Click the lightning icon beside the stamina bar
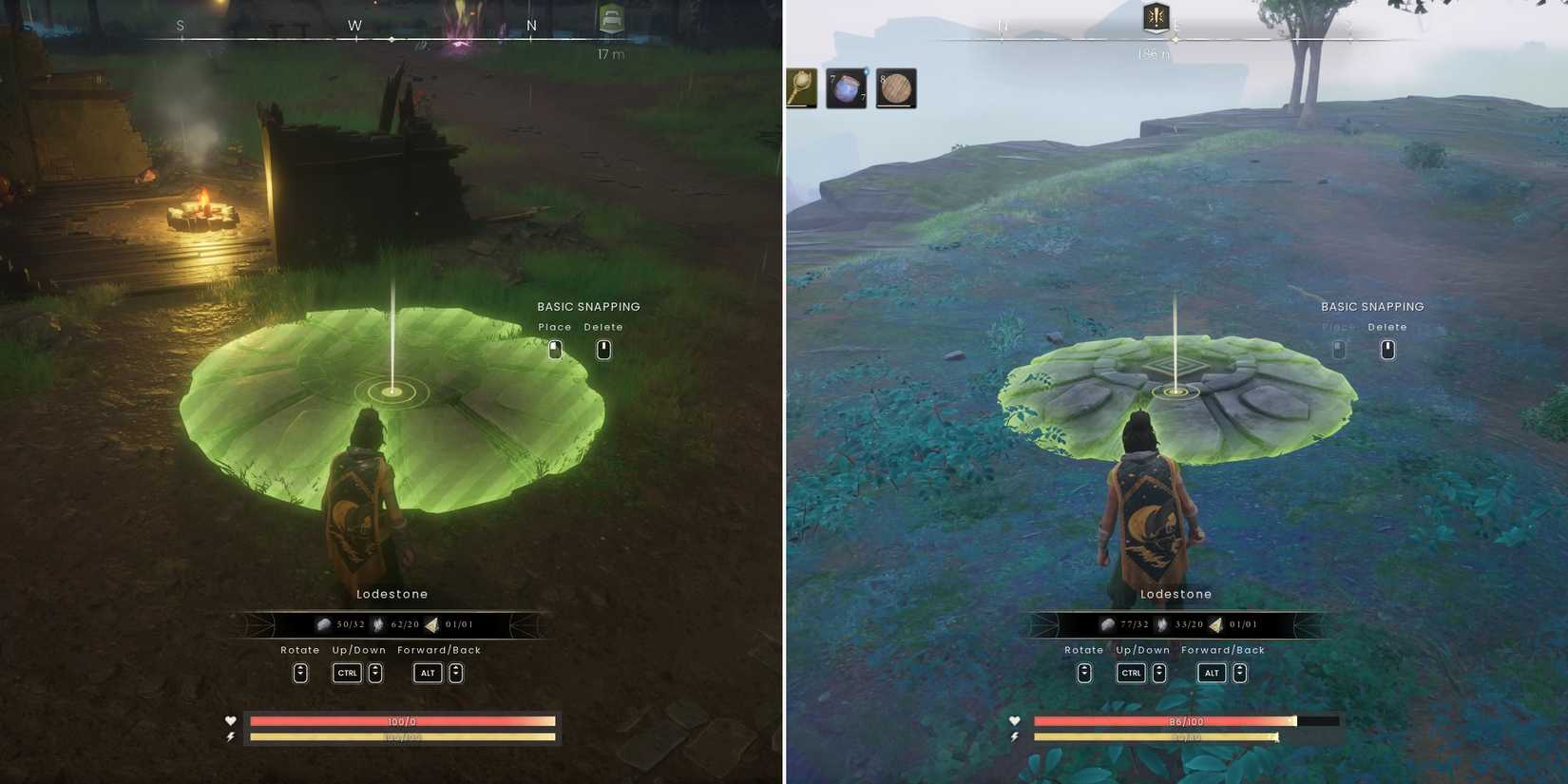This screenshot has width=1568, height=784. [229, 736]
